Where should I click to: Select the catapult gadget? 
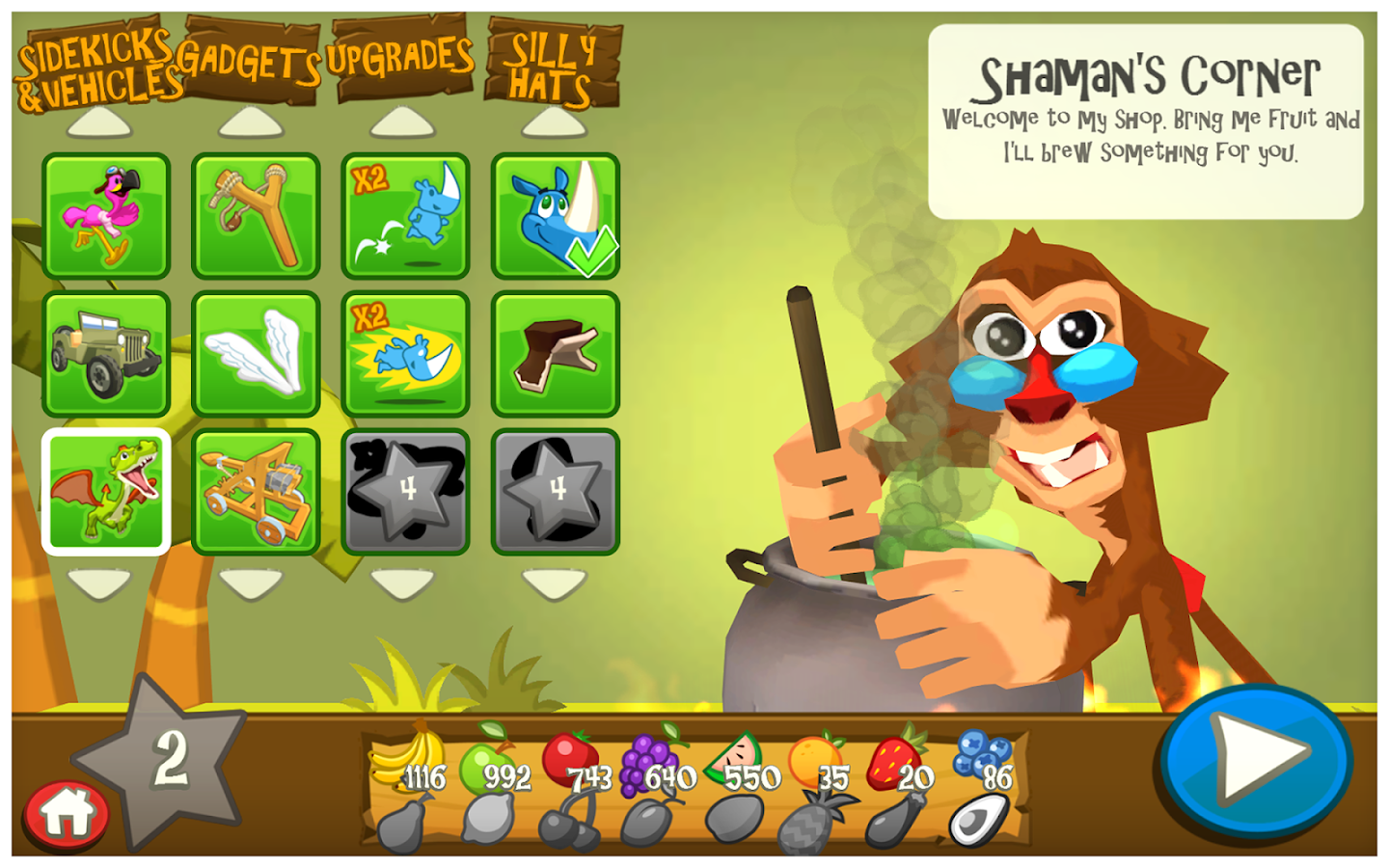point(255,490)
